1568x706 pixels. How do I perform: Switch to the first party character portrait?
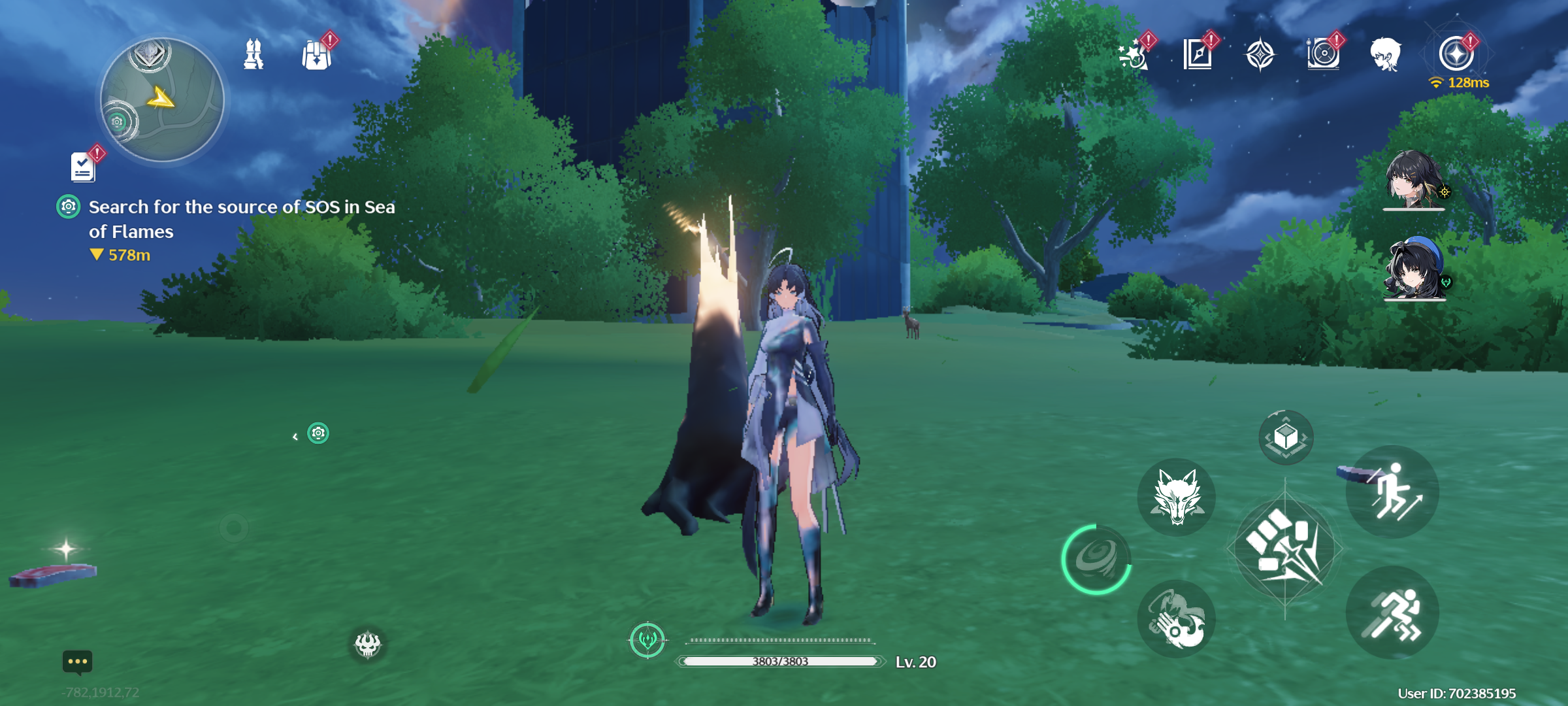click(1414, 178)
